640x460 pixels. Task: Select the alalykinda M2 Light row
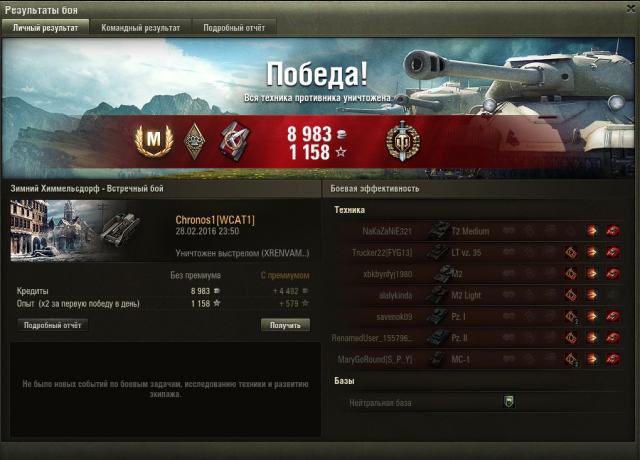pyautogui.click(x=480, y=294)
